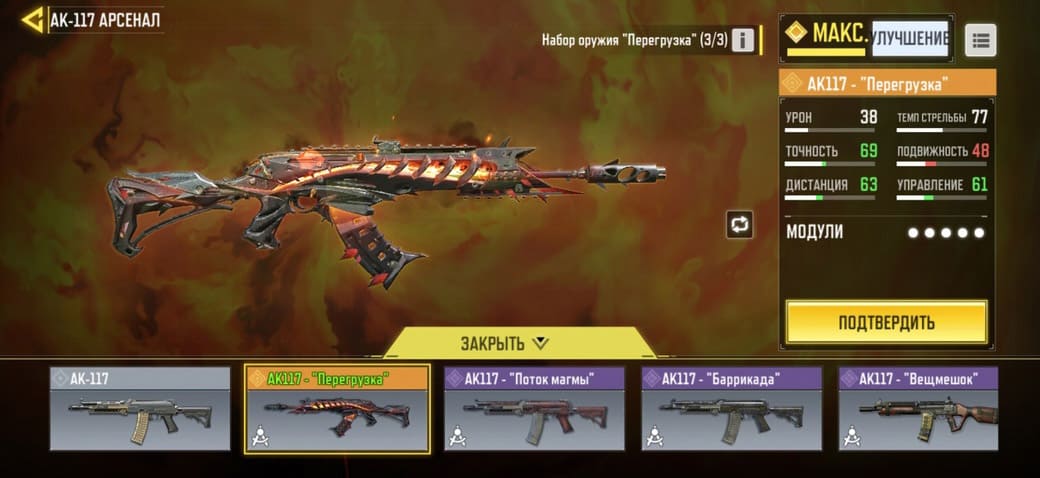Select the default AK-117 skin
The height and width of the screenshot is (478, 1040).
click(x=141, y=408)
